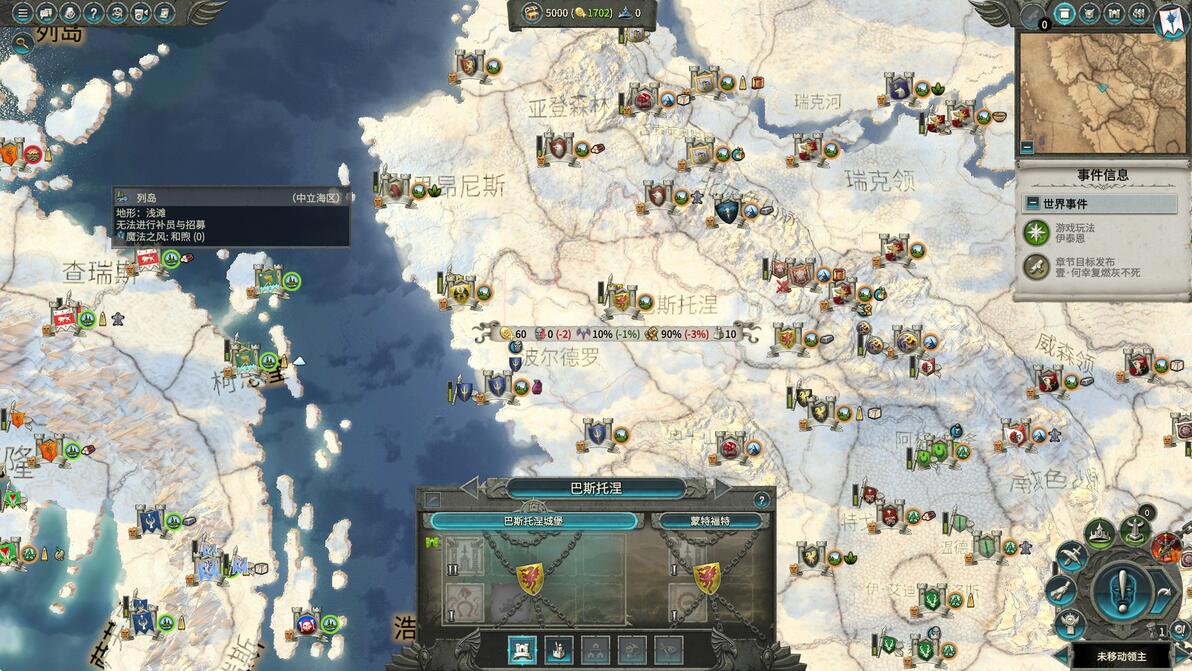Select the 蒙特福特 settlement tab
Viewport: 1192px width, 671px height.
click(x=710, y=521)
